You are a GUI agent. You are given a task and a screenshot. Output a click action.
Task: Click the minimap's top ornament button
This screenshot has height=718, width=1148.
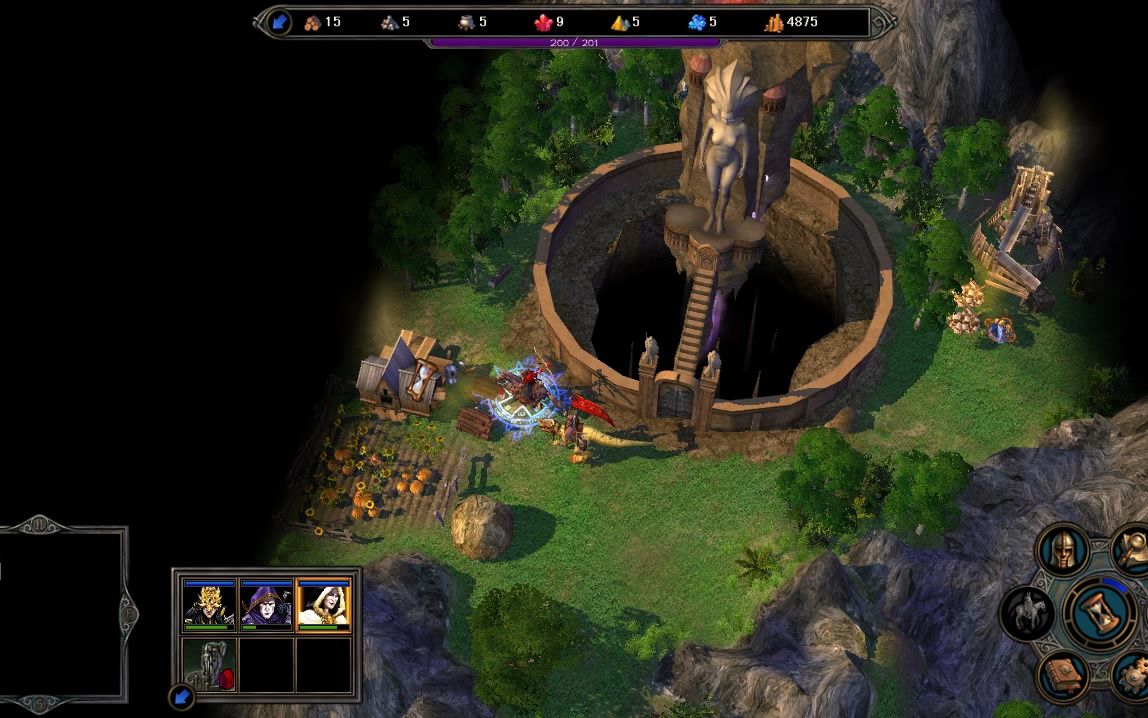[38, 523]
